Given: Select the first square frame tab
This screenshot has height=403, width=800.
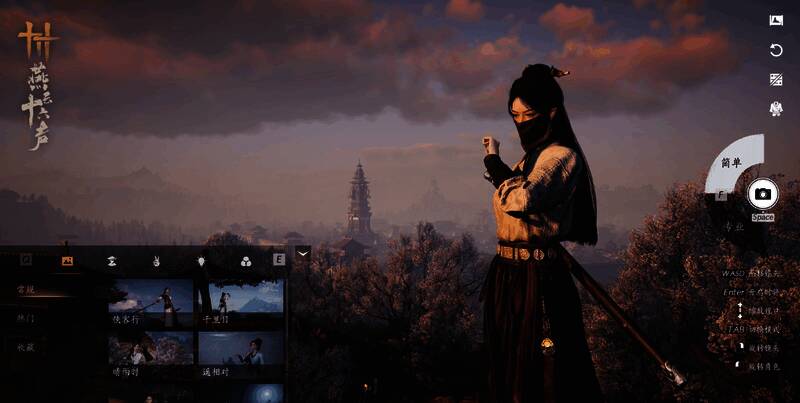Looking at the screenshot, I should click(x=26, y=260).
